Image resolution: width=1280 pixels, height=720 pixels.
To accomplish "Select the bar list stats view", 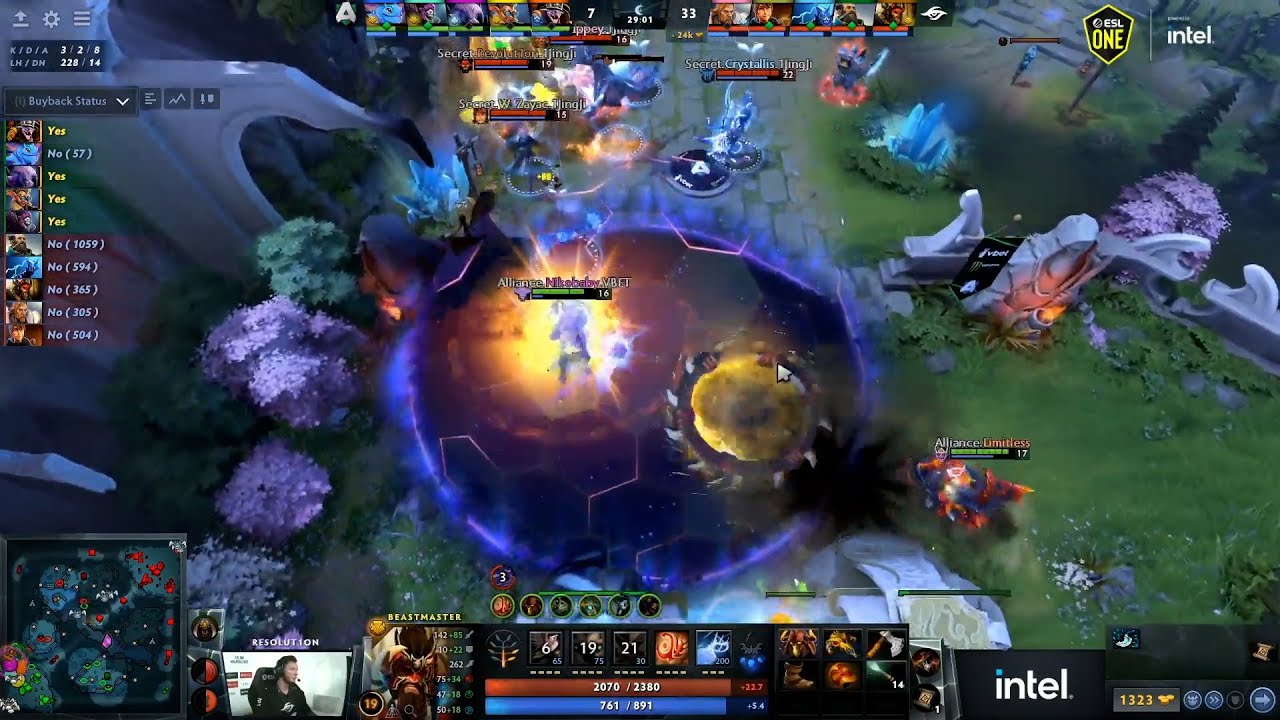I will coord(150,99).
